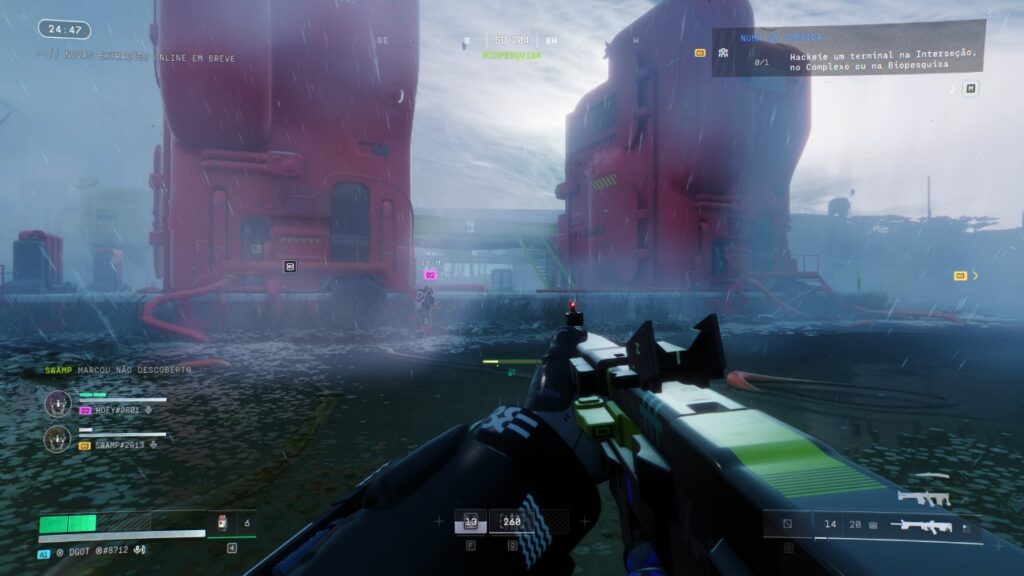Viewport: 1024px width, 576px height.
Task: Activate the ability slot showing 13
Action: 471,521
